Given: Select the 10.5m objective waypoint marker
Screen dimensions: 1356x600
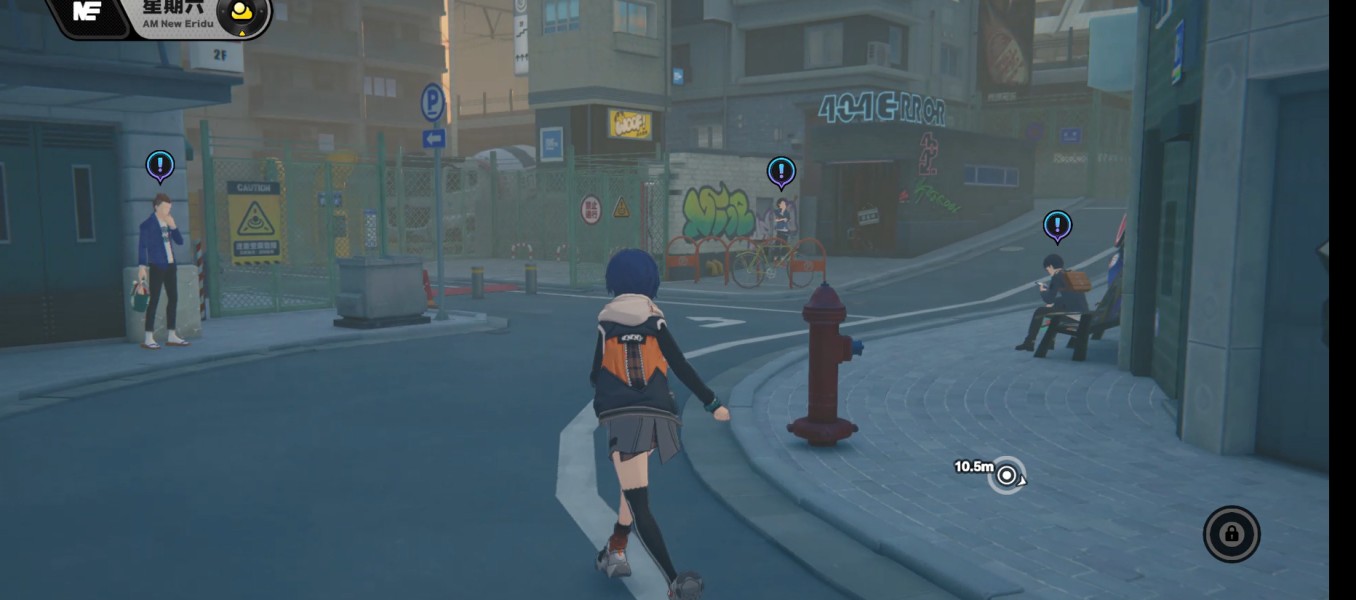Looking at the screenshot, I should click(x=1007, y=475).
